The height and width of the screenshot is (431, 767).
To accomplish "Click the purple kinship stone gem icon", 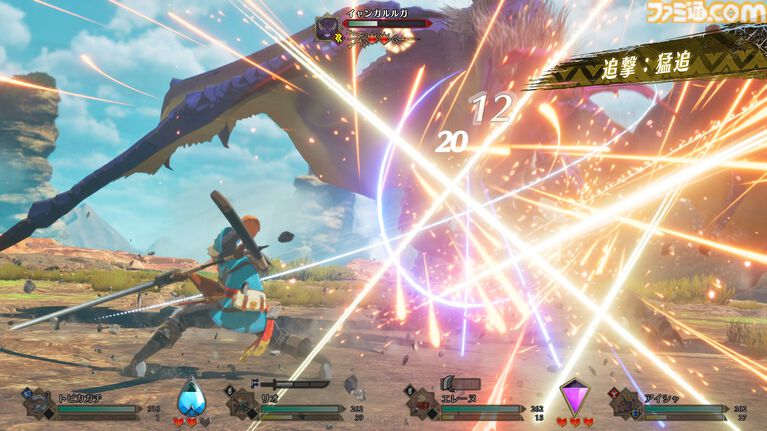I will tap(575, 396).
